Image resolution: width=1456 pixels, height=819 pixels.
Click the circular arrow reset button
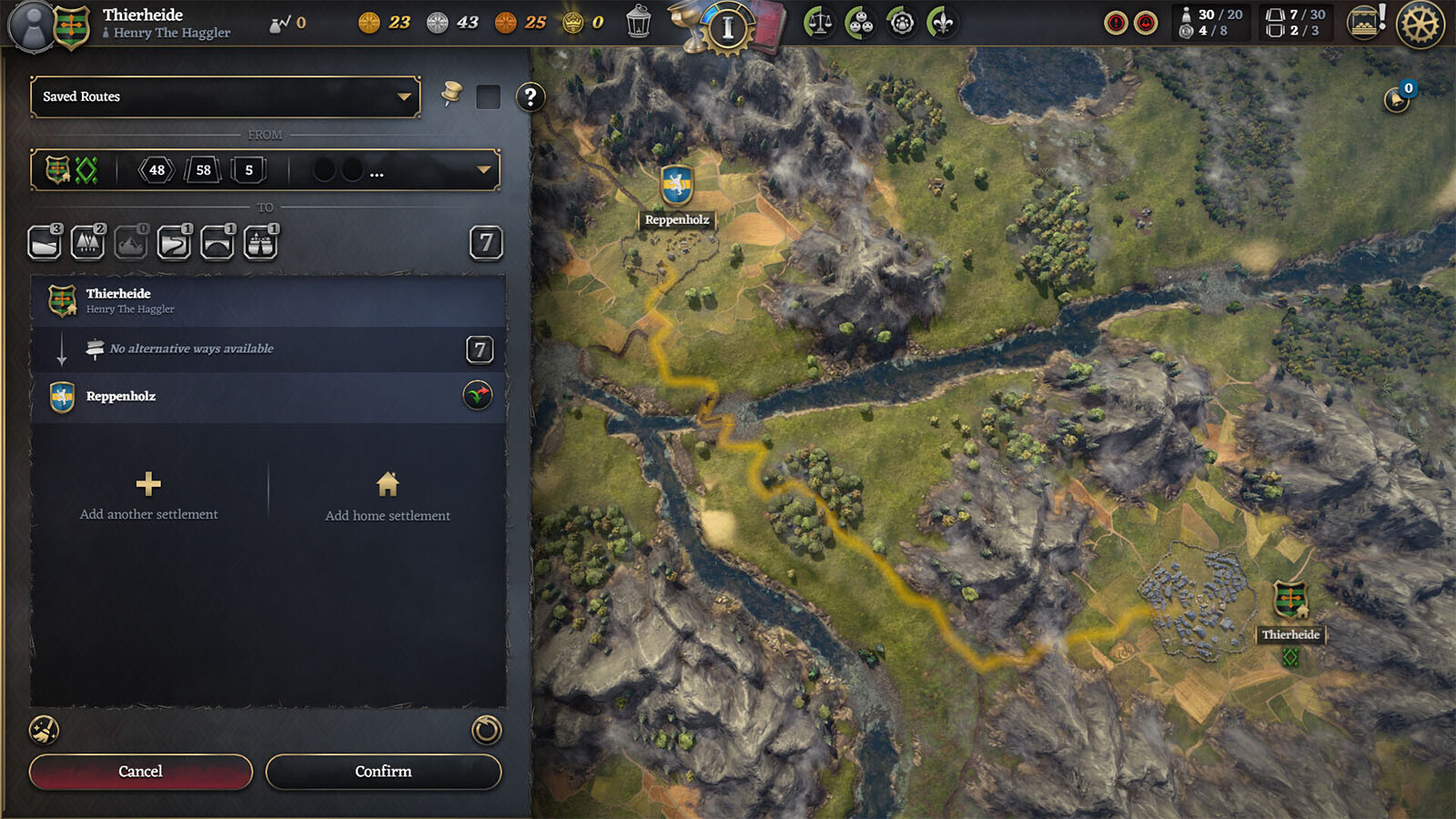coord(486,729)
